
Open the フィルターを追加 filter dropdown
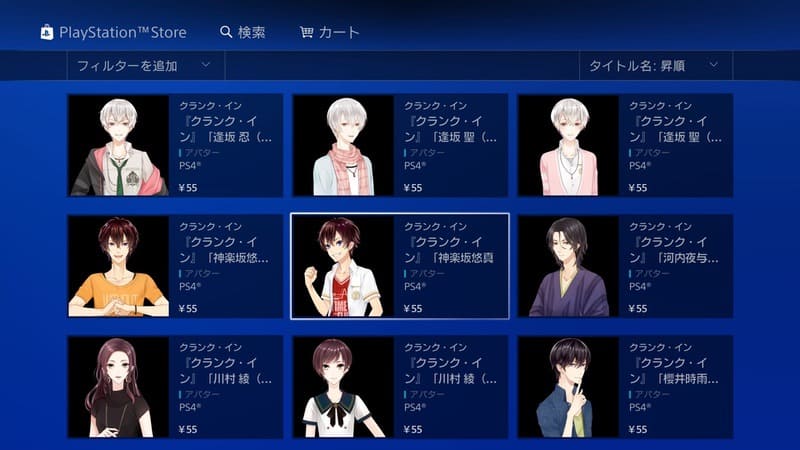point(145,66)
